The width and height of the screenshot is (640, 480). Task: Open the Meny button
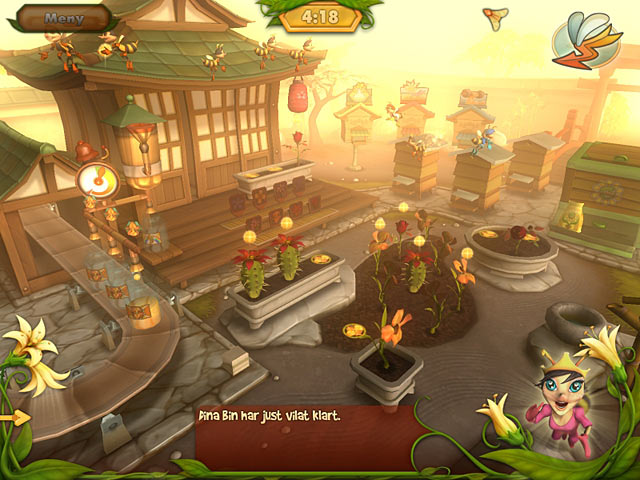pyautogui.click(x=65, y=17)
